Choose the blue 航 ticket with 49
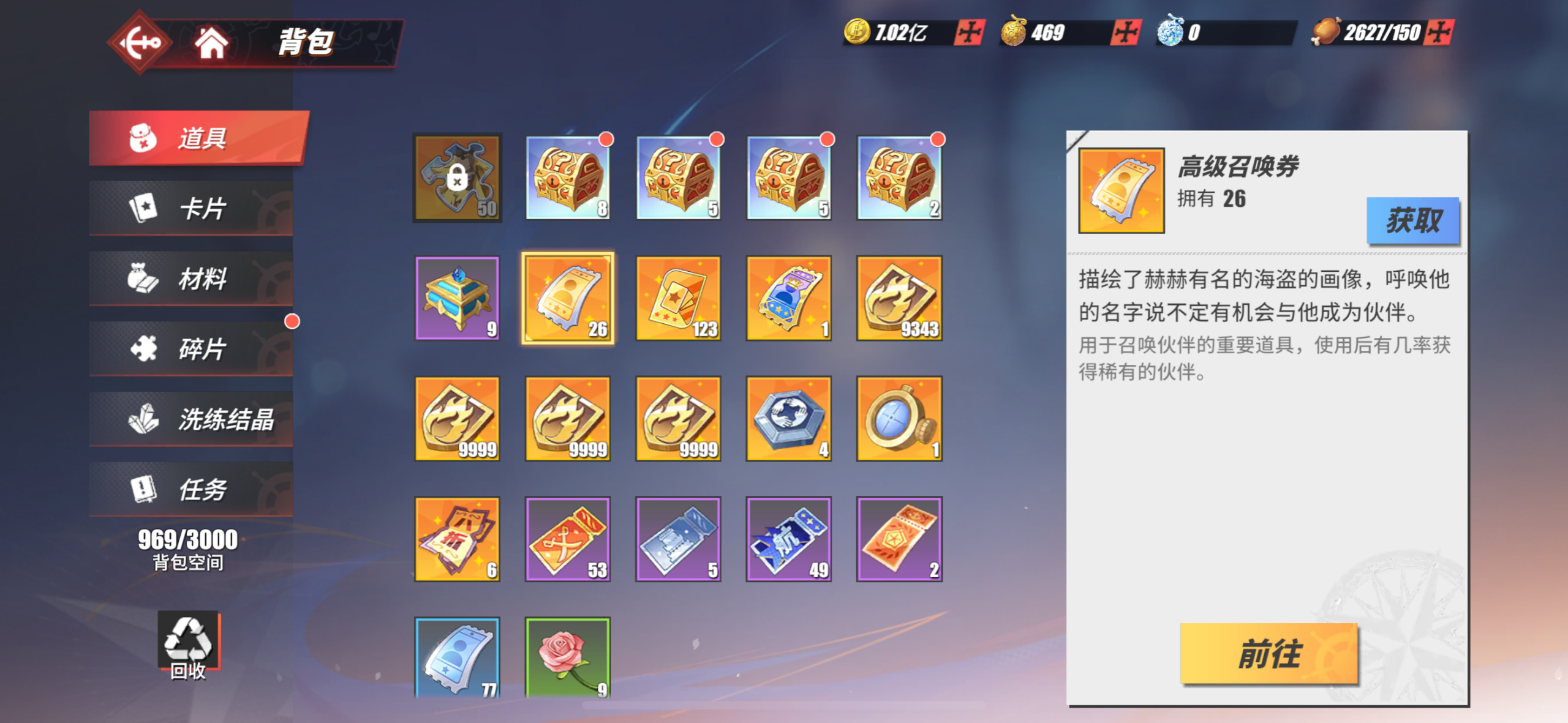Viewport: 1568px width, 723px height. click(x=788, y=539)
